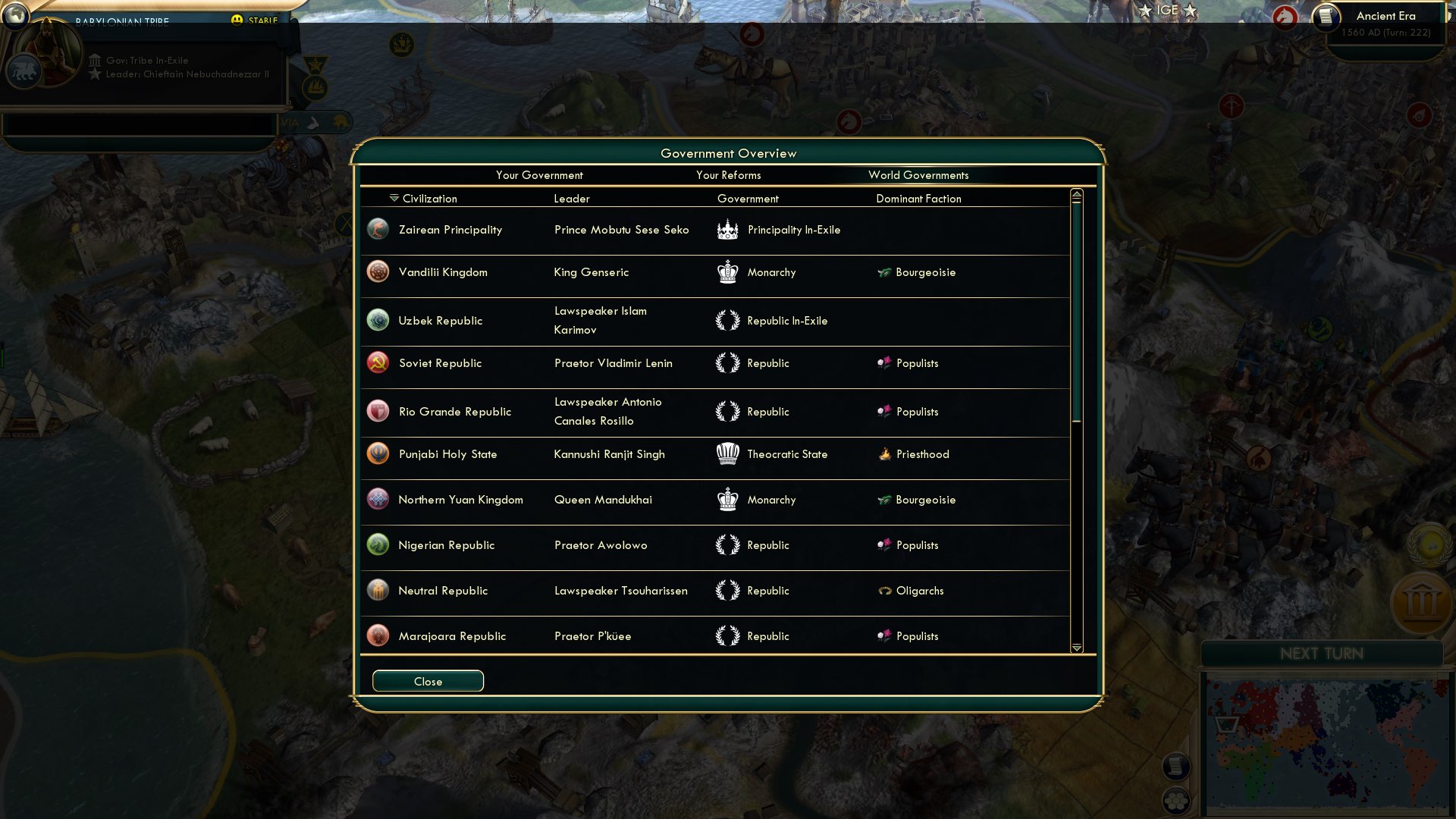Click the Theocratic State crown icon

727,453
